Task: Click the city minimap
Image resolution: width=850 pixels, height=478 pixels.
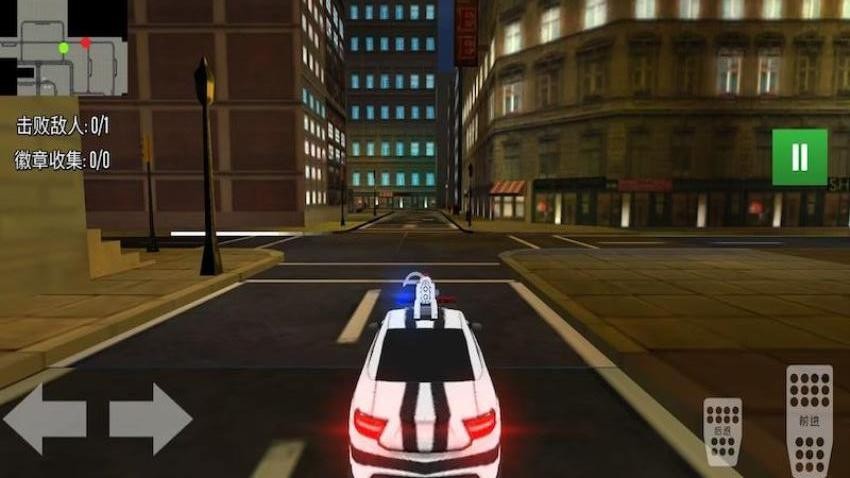Action: (64, 48)
